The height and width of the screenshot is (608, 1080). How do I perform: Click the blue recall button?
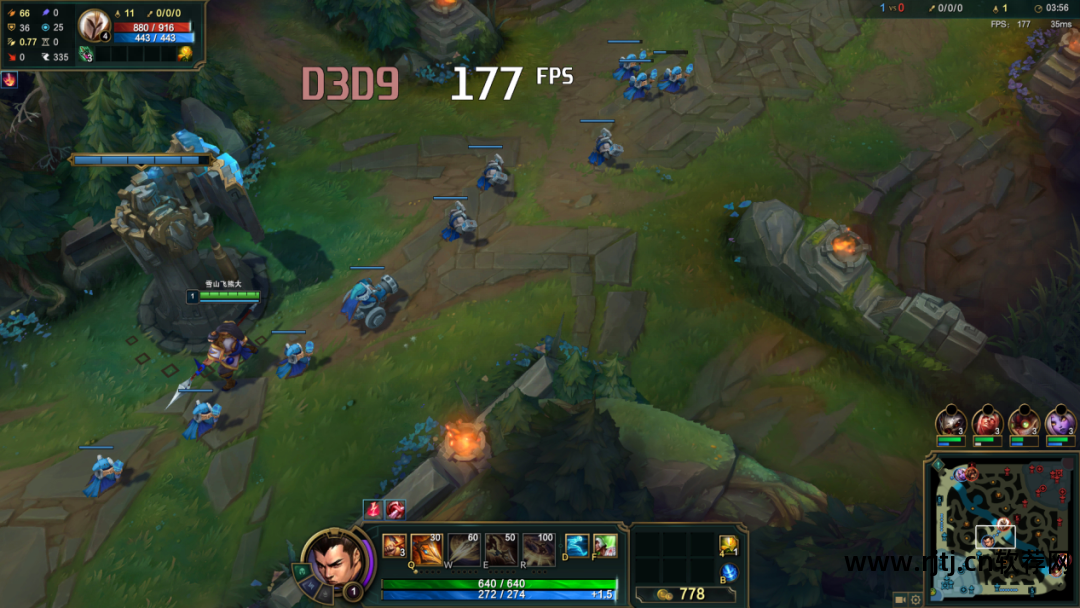[x=728, y=573]
